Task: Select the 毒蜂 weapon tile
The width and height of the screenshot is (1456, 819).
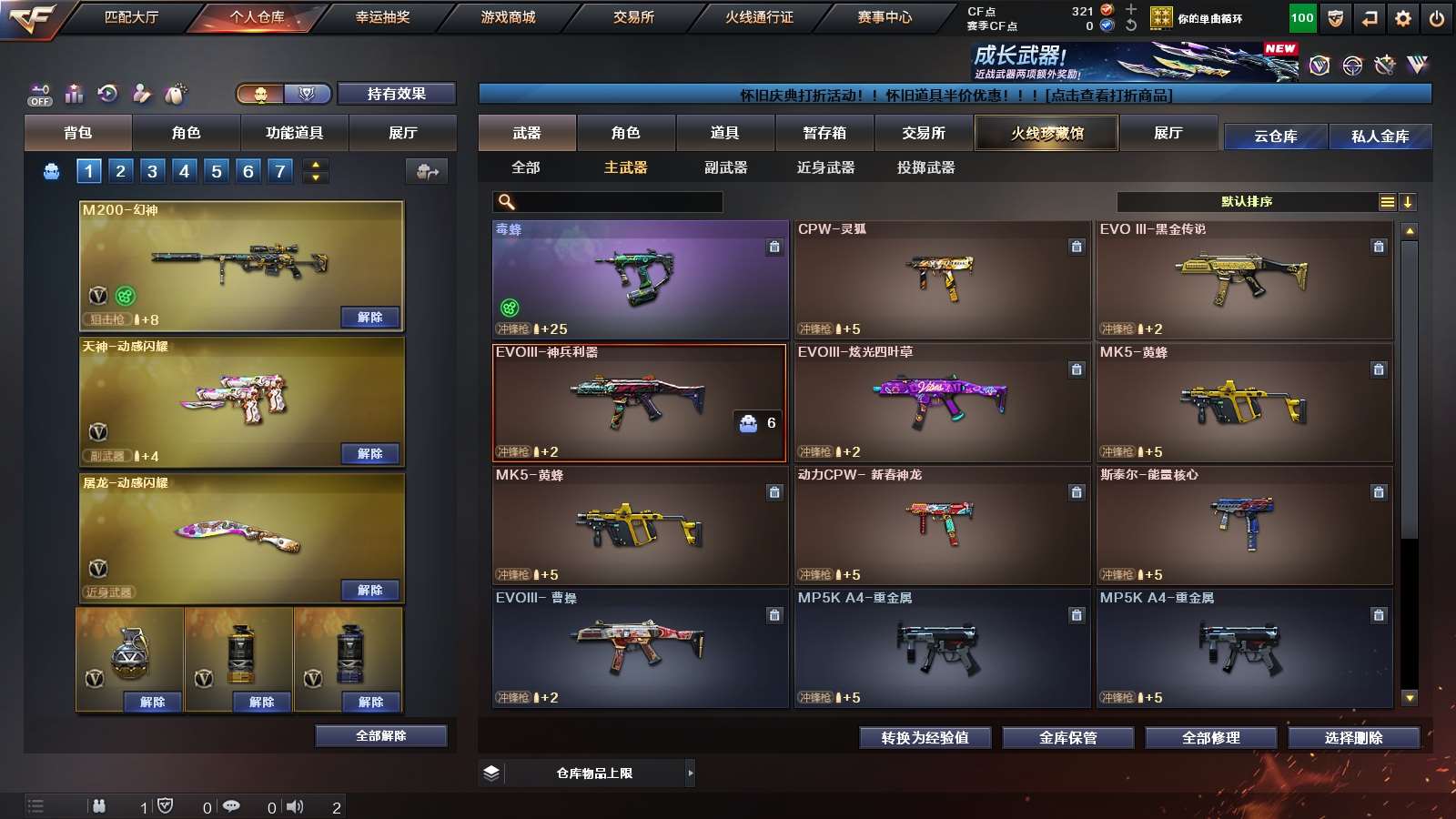Action: coord(640,279)
